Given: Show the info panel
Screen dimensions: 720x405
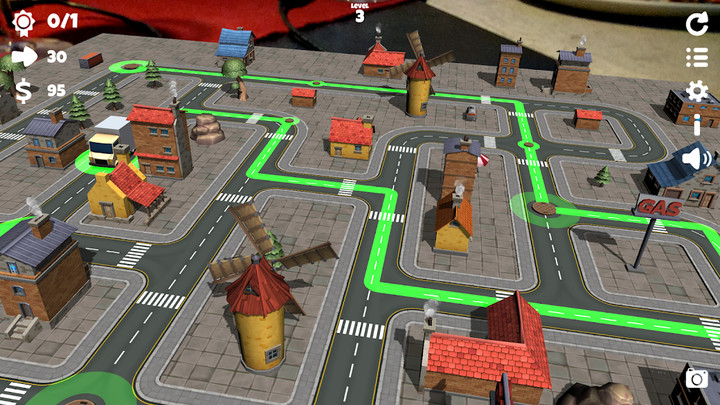Looking at the screenshot, I should [x=697, y=125].
